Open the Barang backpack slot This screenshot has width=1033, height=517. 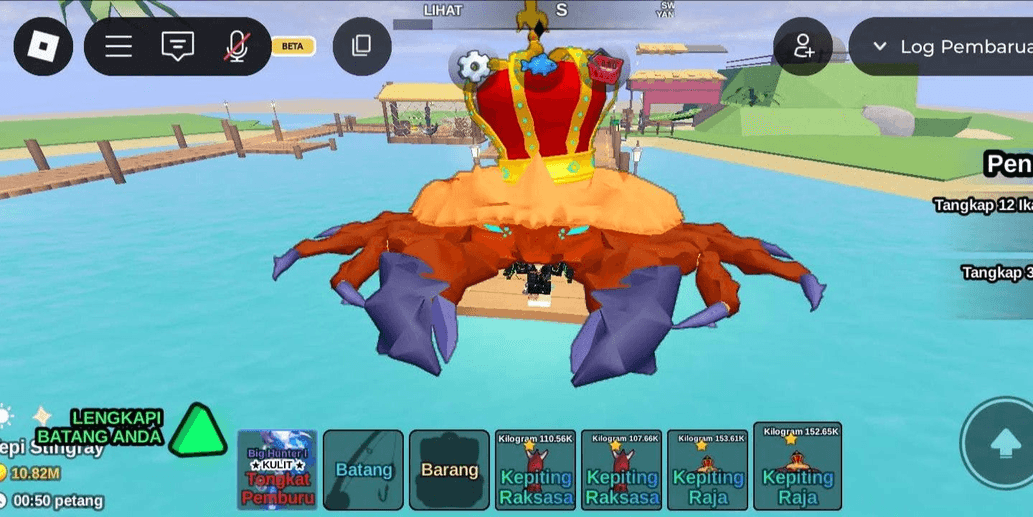click(449, 470)
